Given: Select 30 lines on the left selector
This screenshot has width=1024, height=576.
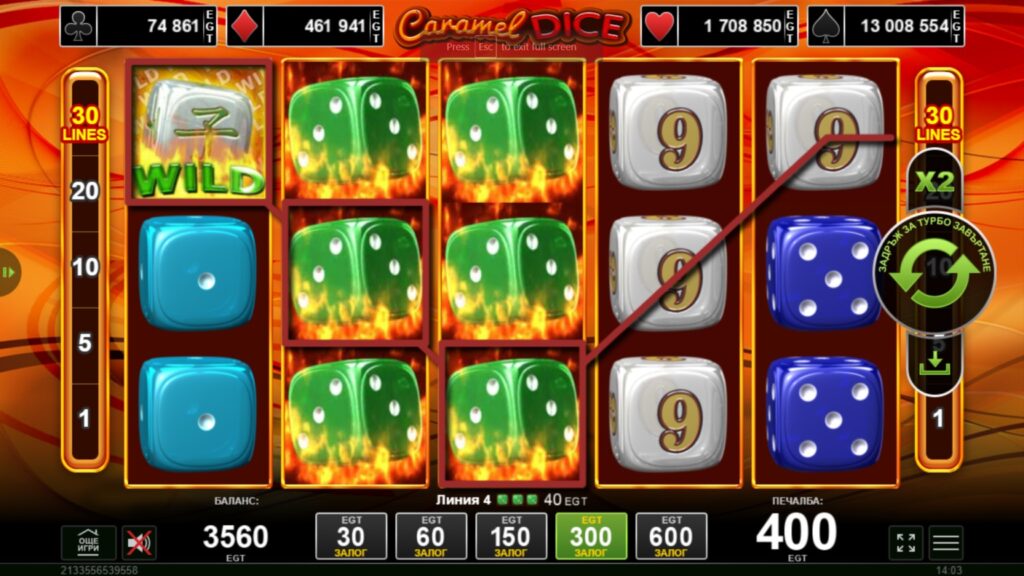Looking at the screenshot, I should [x=85, y=122].
